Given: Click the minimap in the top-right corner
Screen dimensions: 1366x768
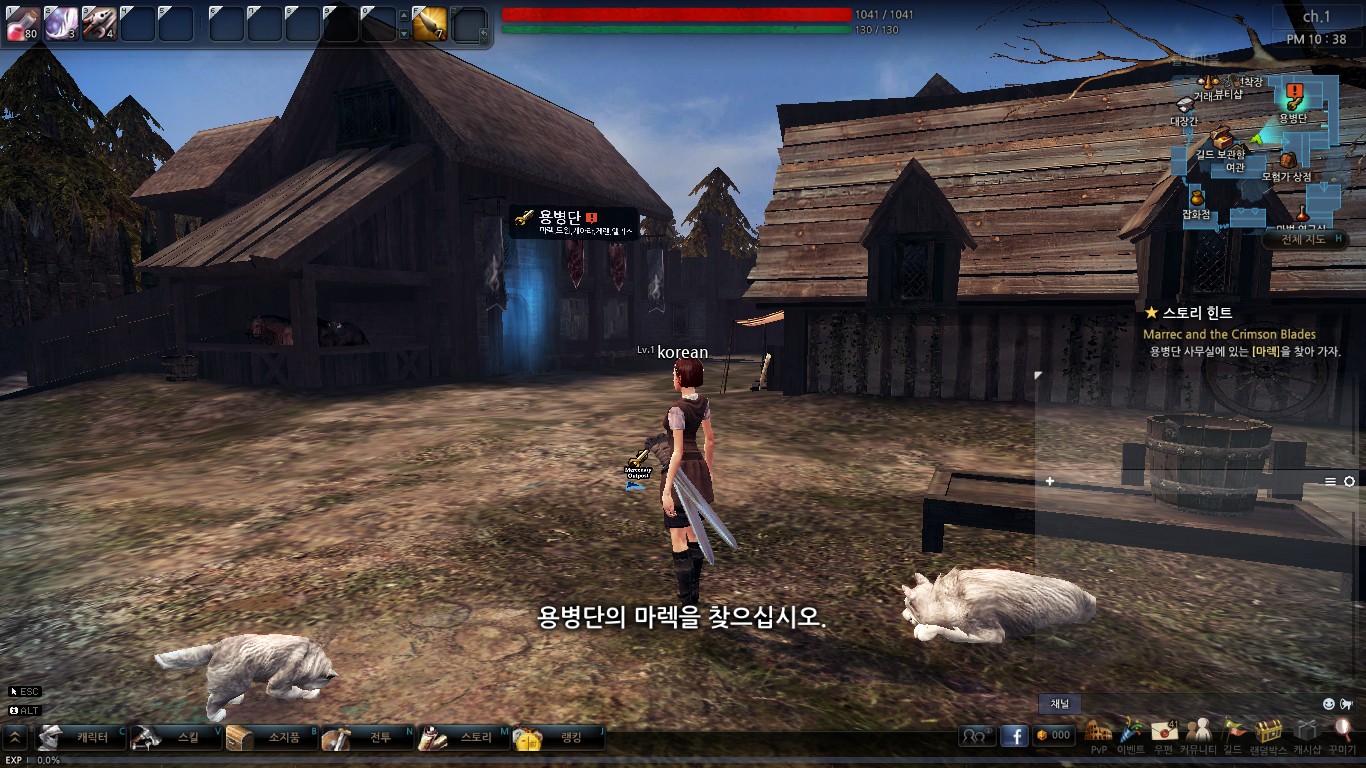Looking at the screenshot, I should (x=1262, y=150).
